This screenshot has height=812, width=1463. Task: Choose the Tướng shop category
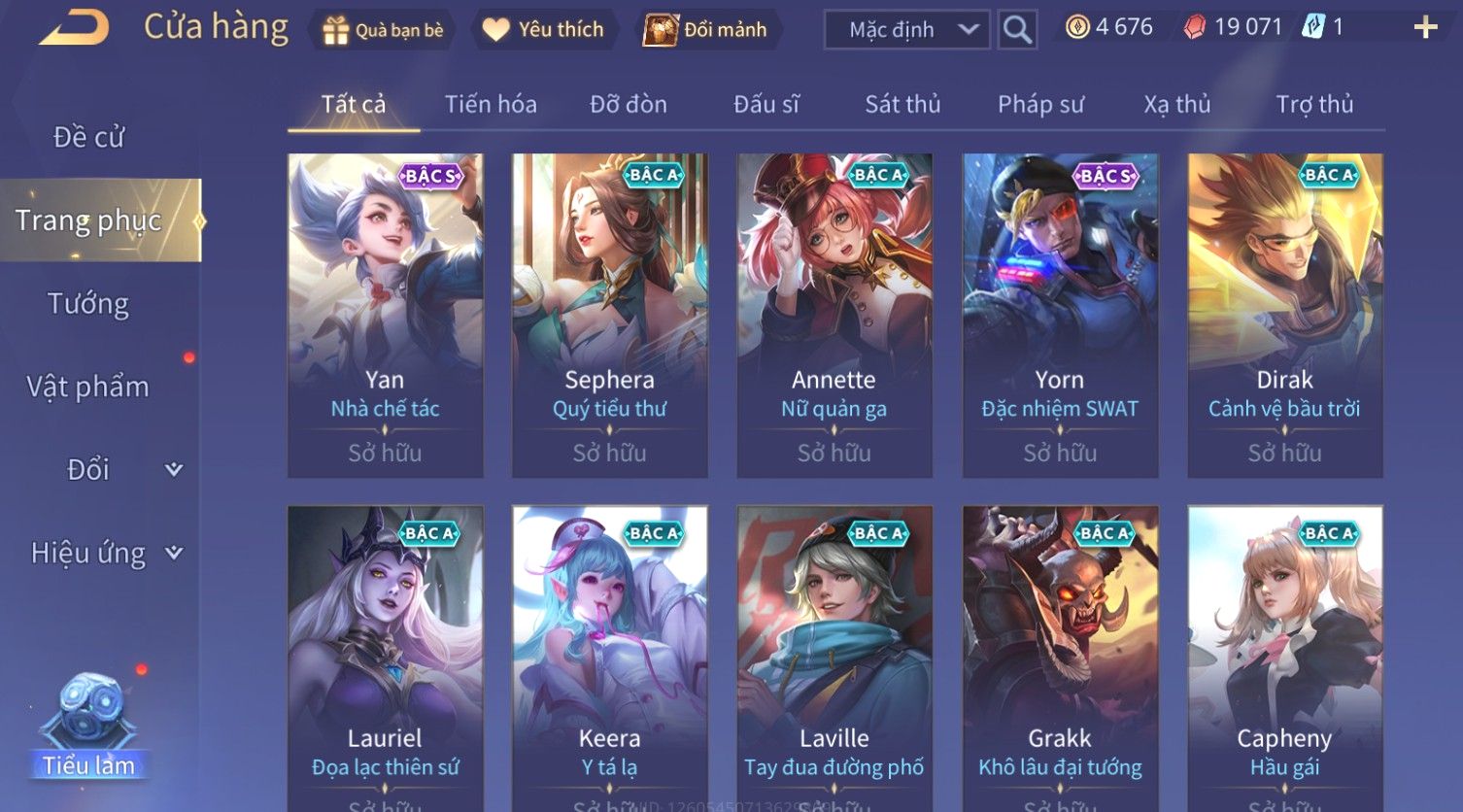88,304
